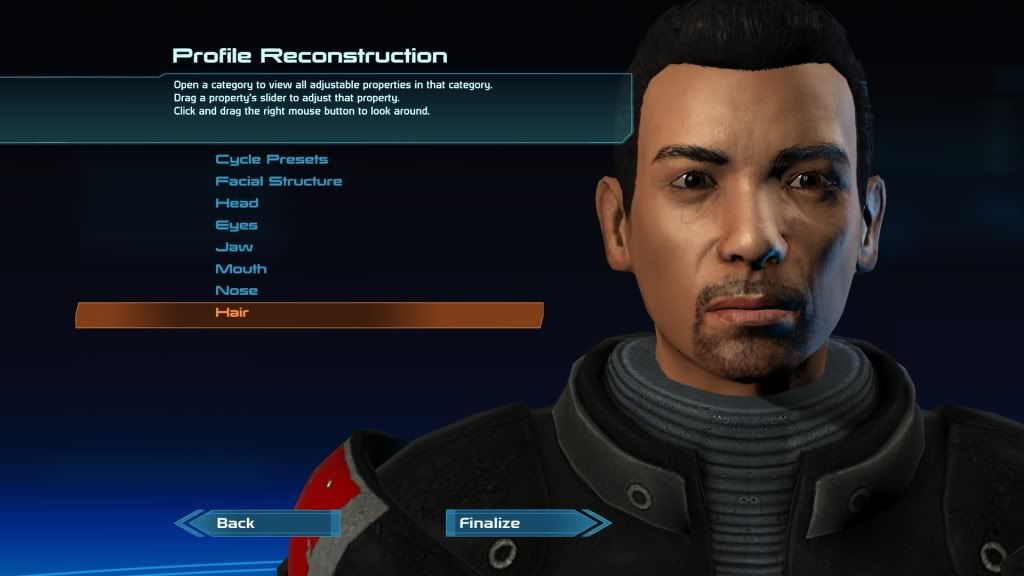Open the Nose category
1024x576 pixels.
click(x=237, y=291)
